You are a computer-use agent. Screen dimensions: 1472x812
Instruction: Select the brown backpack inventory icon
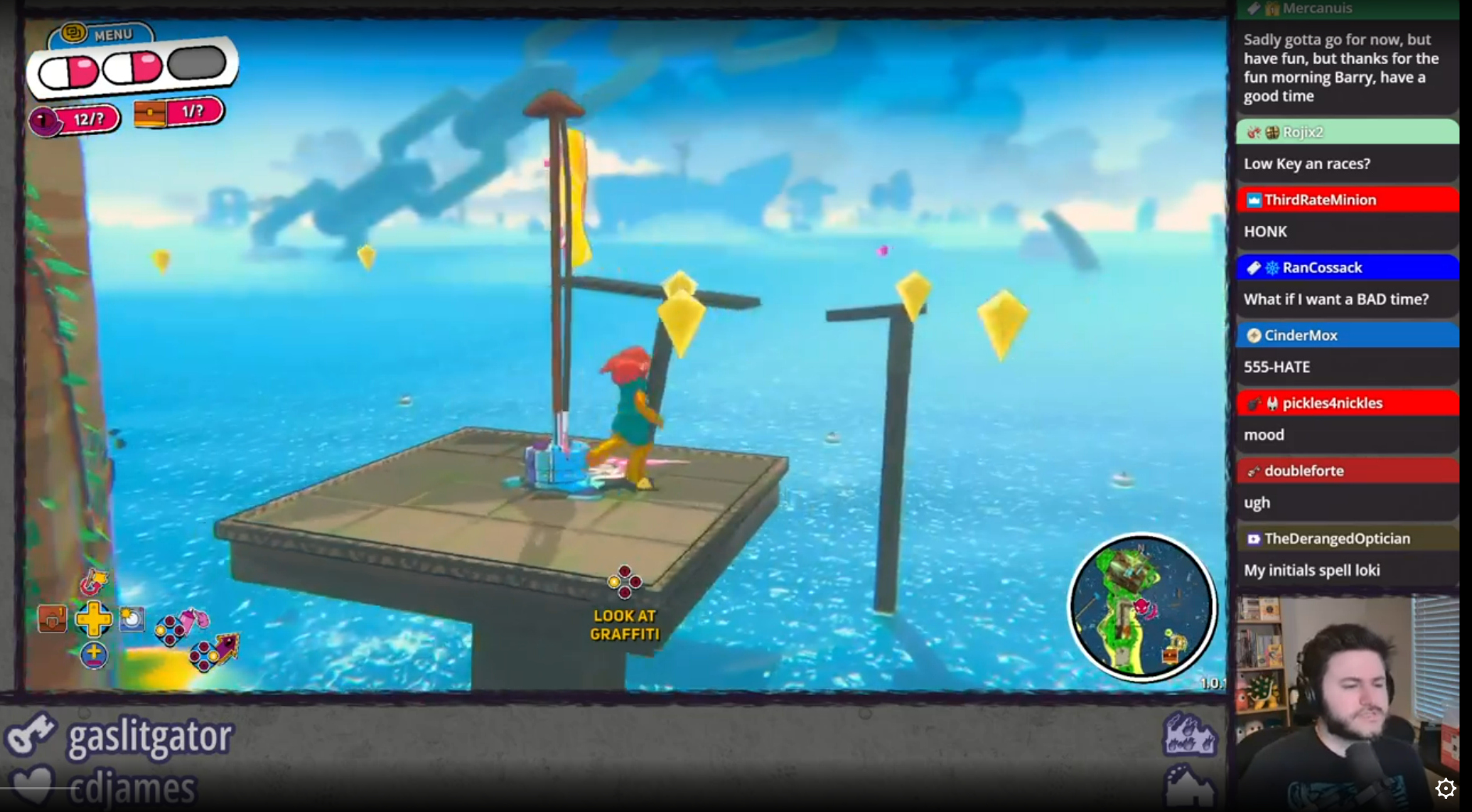click(52, 619)
